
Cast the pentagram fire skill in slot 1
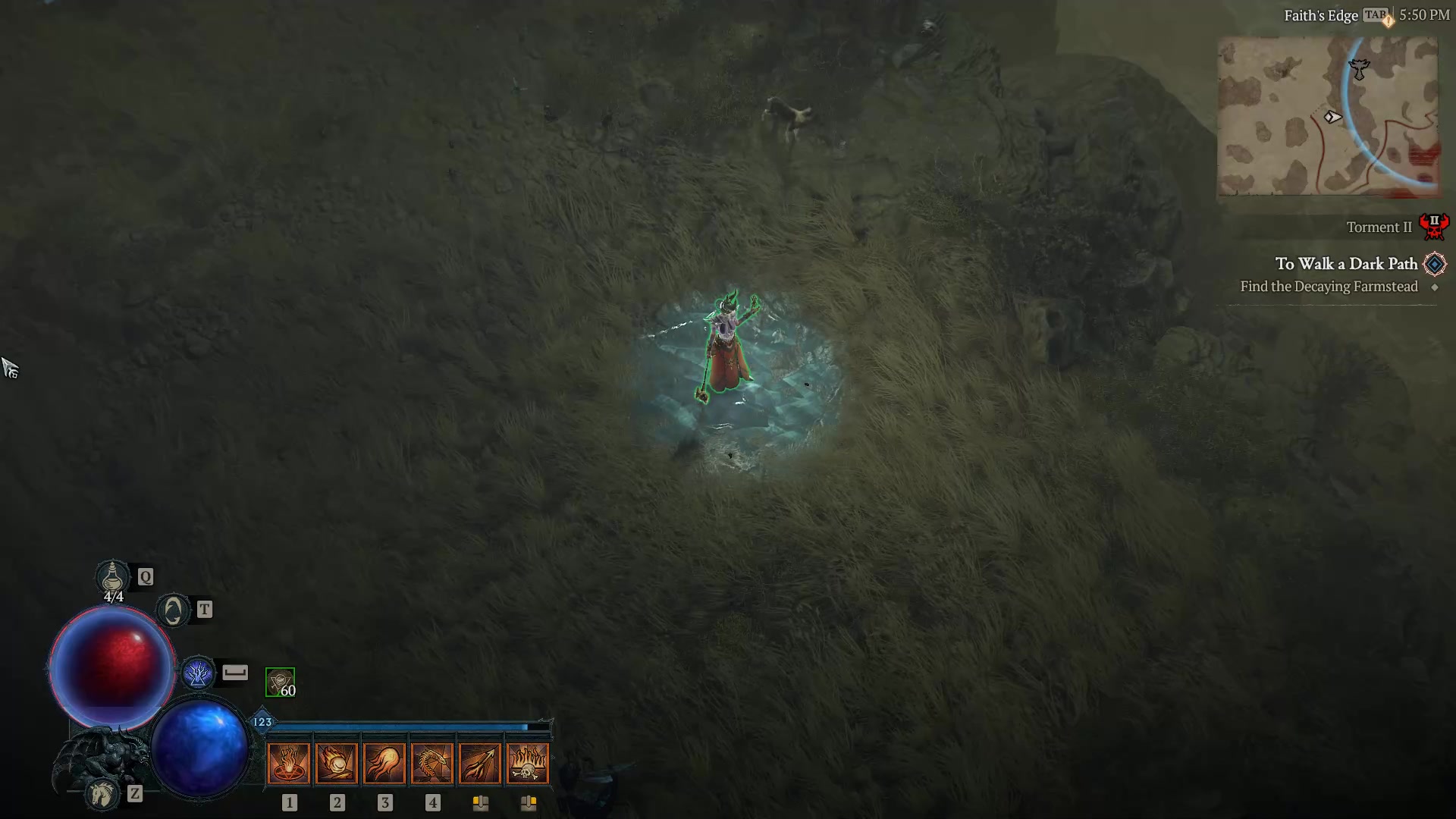(x=289, y=762)
